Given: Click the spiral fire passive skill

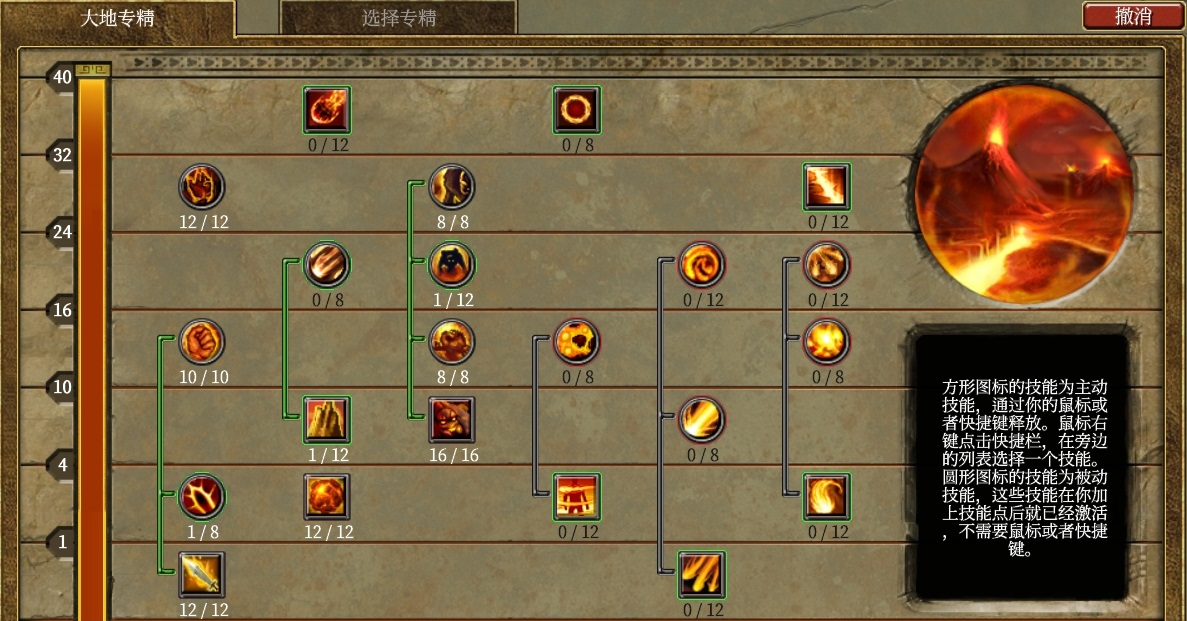Looking at the screenshot, I should 702,265.
